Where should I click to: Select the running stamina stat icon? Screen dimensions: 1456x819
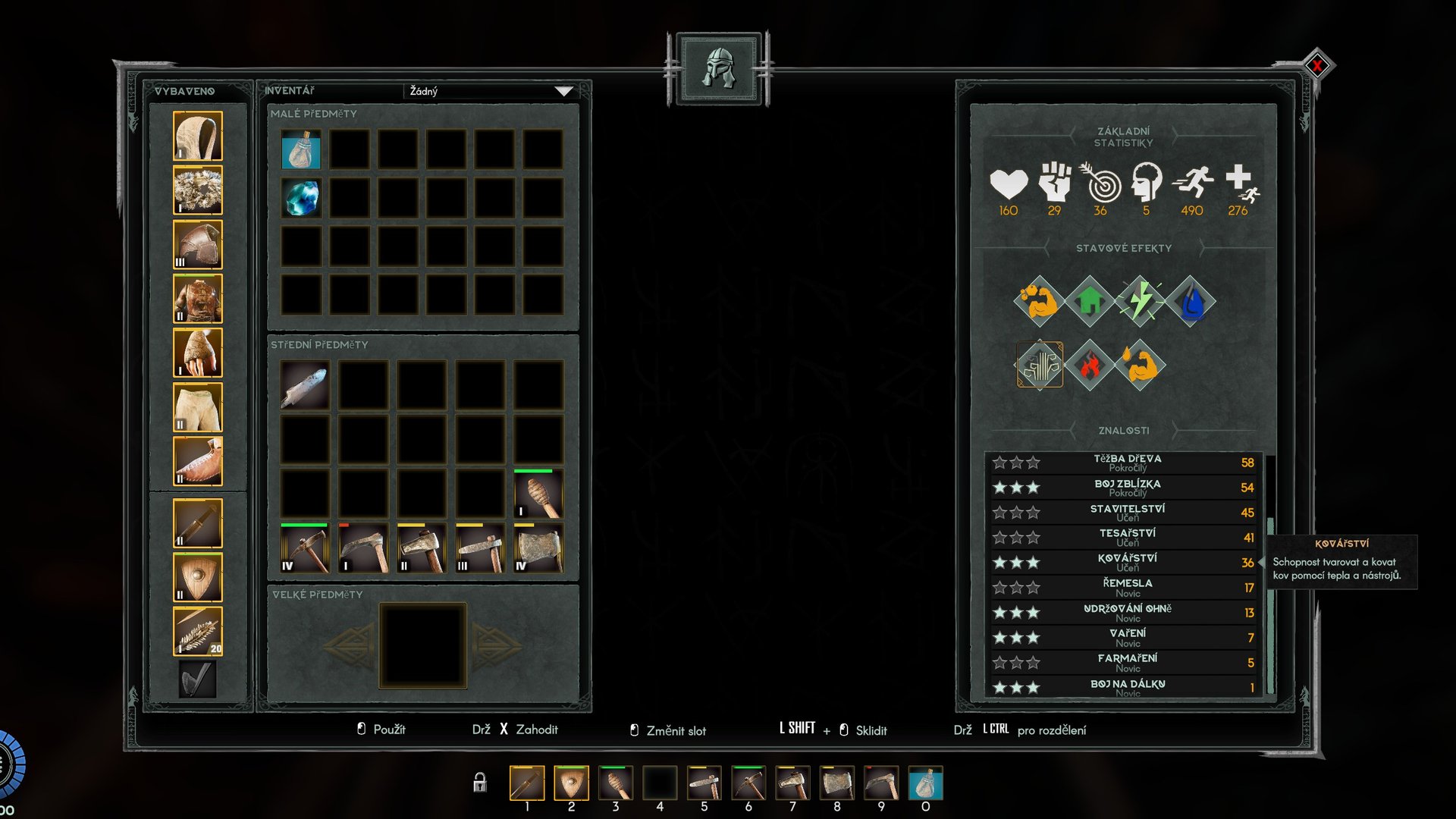[1191, 184]
